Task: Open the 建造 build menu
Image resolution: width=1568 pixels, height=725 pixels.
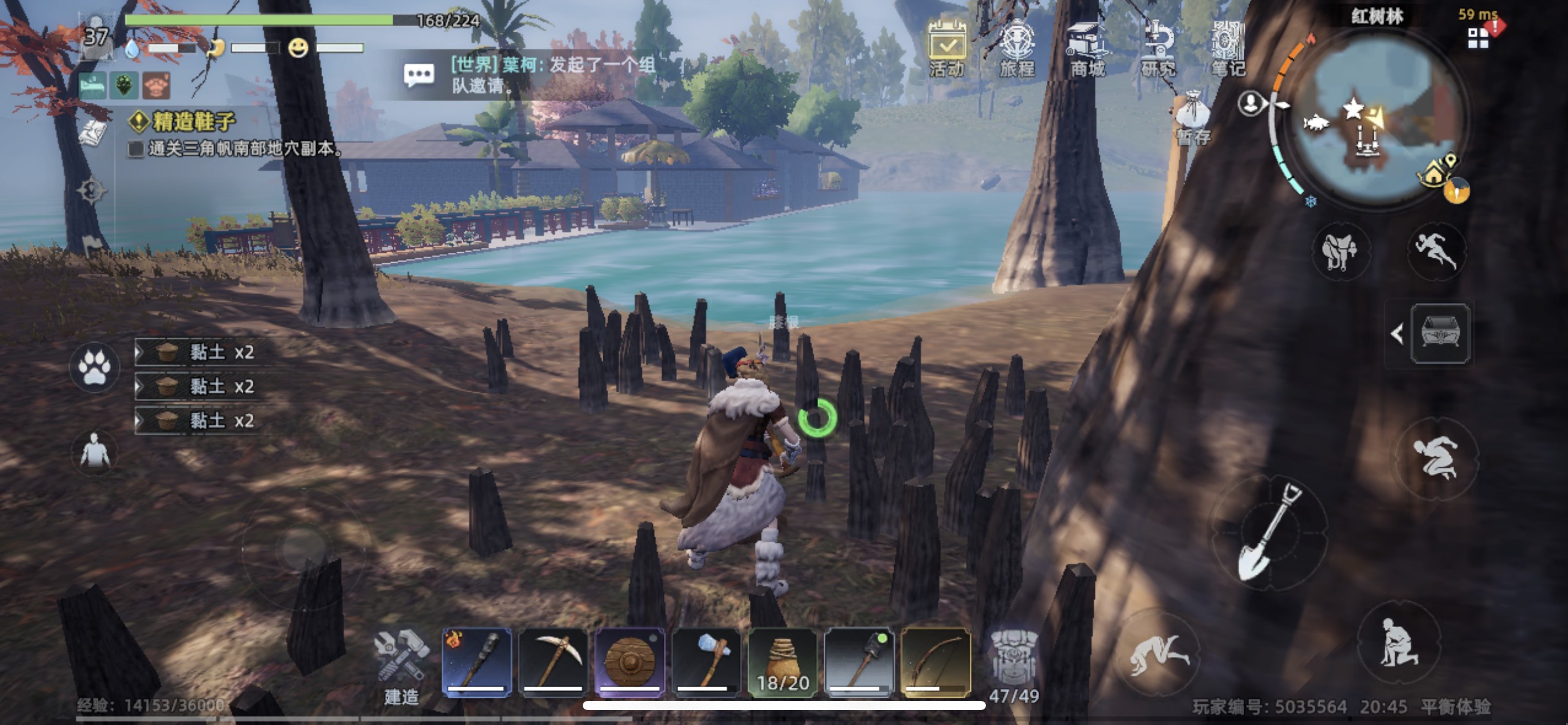Action: coord(402,667)
